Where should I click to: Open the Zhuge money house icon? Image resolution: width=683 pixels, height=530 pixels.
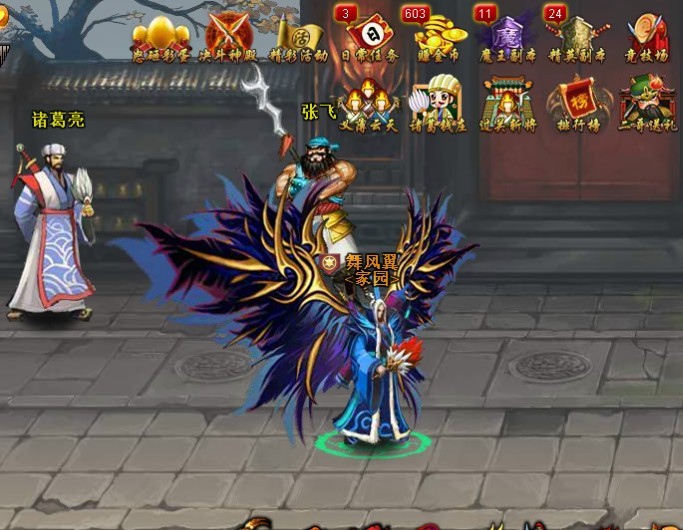point(434,103)
